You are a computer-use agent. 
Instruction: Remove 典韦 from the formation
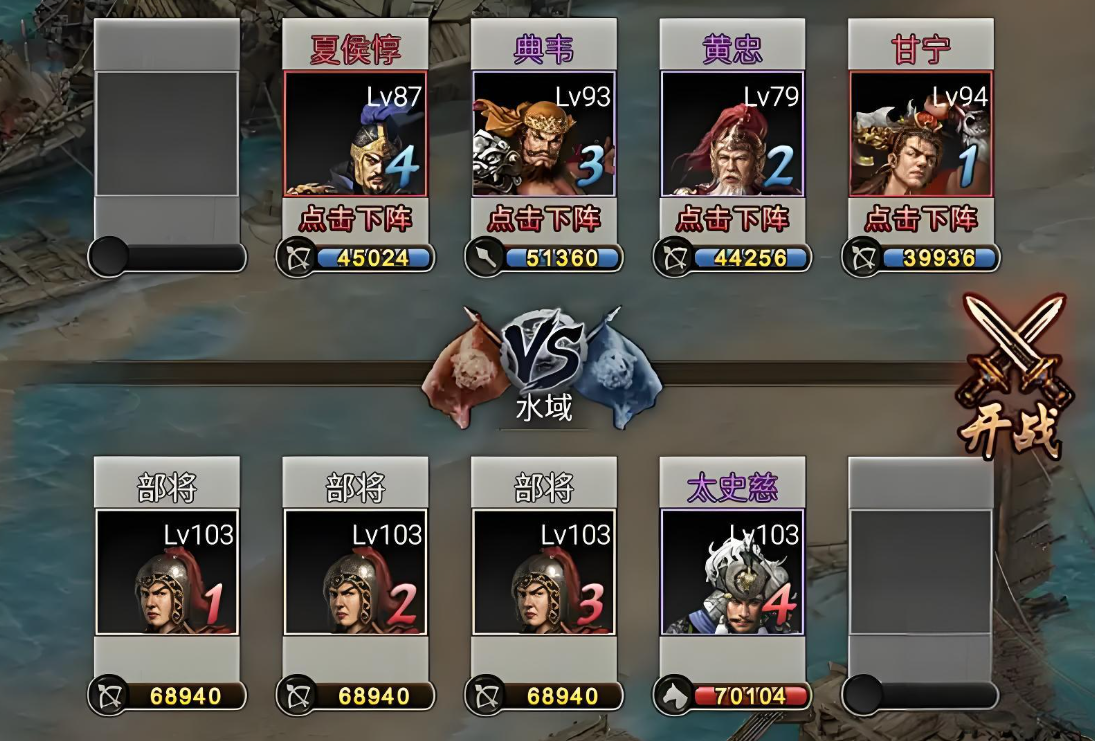pos(544,218)
